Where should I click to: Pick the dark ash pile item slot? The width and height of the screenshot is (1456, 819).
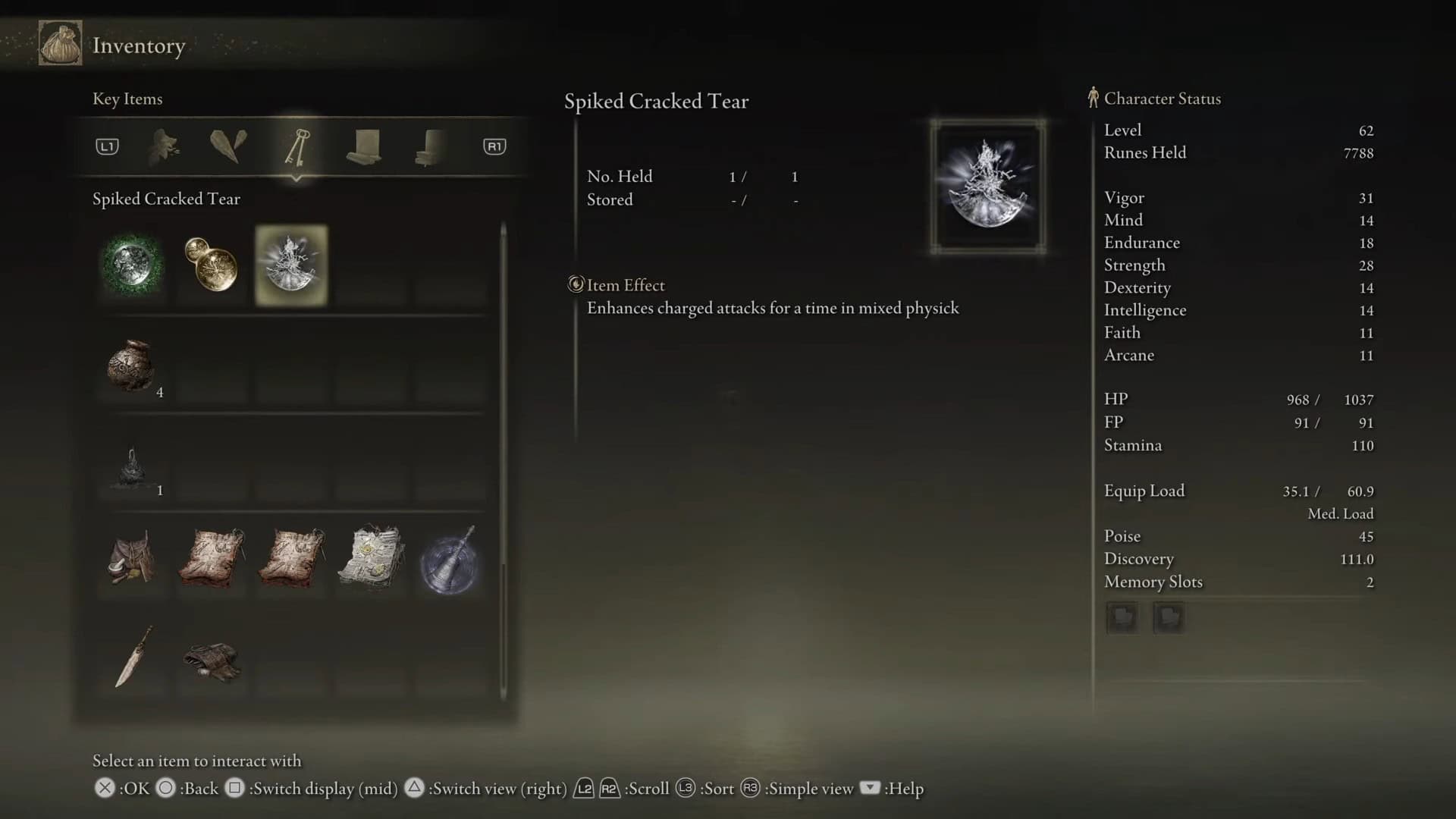[x=131, y=466]
